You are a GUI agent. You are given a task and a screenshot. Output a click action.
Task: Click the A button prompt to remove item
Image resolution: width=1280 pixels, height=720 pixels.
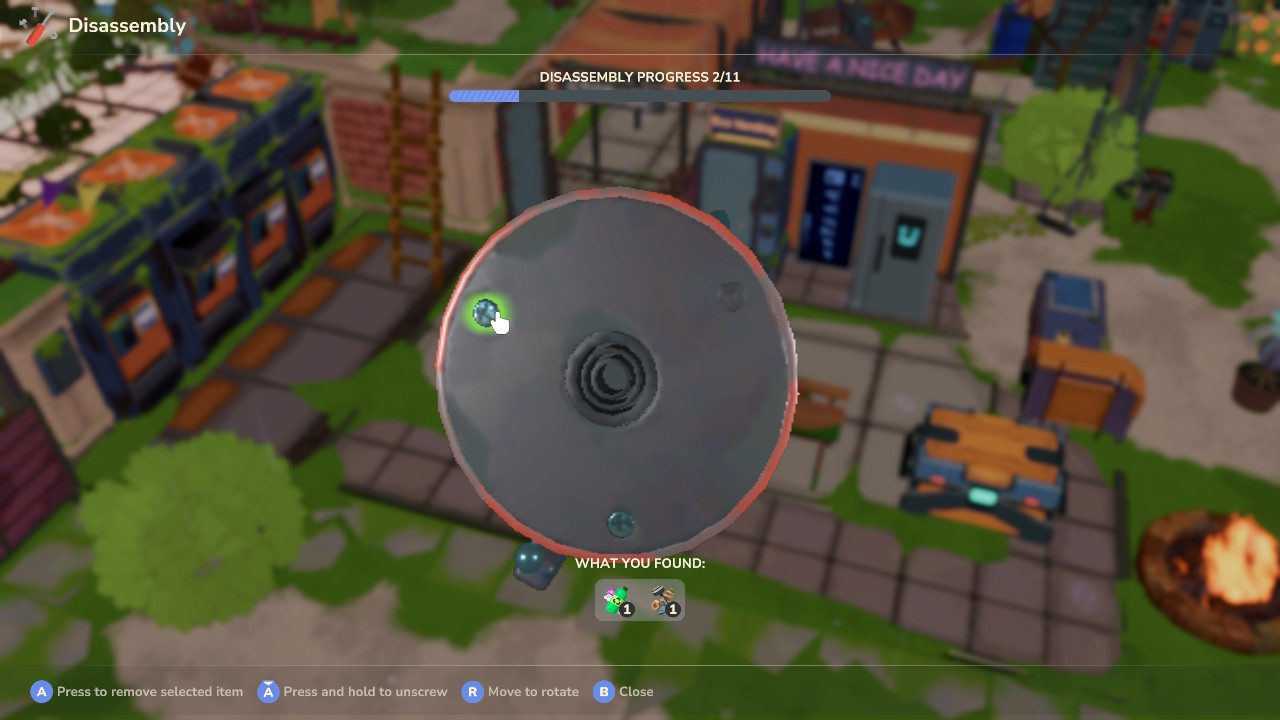41,691
